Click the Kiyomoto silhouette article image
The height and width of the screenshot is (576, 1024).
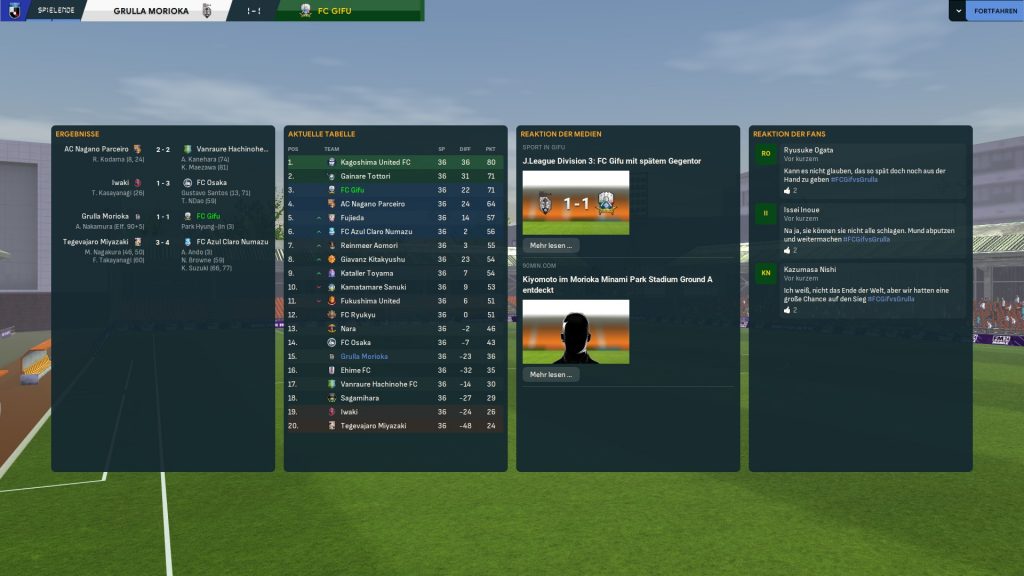576,331
